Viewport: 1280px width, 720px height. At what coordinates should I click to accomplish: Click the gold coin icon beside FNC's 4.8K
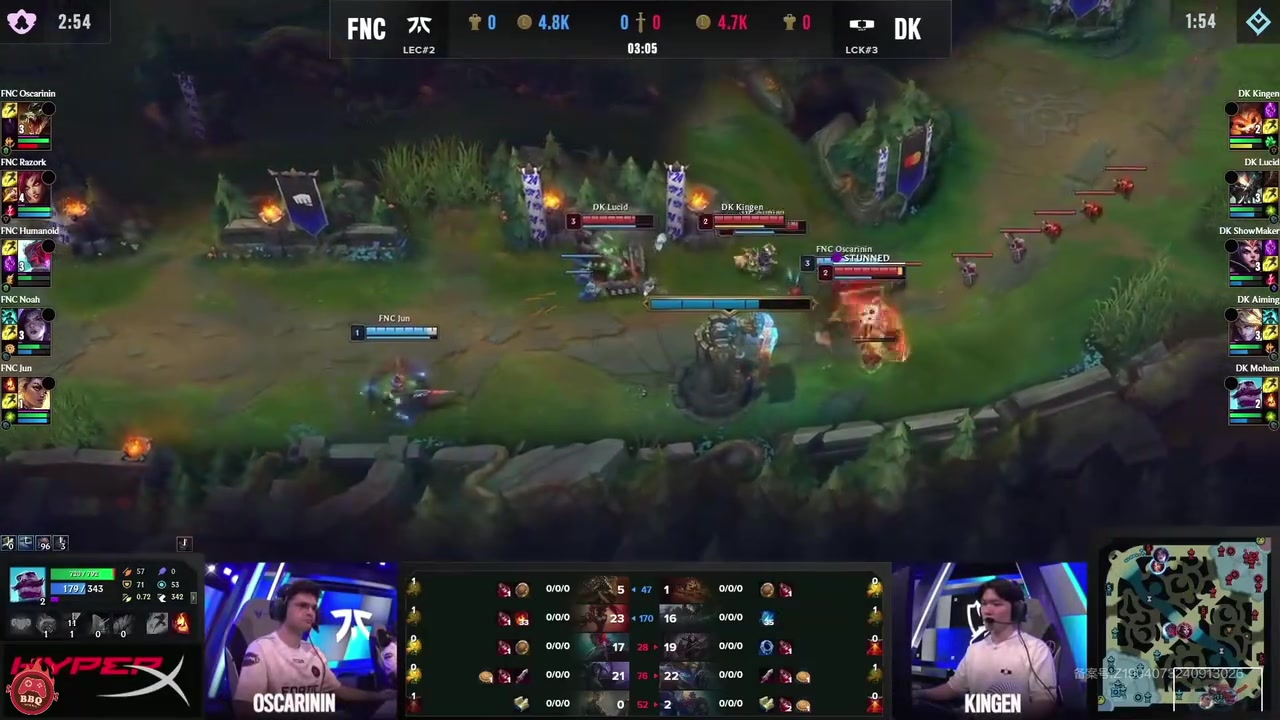pyautogui.click(x=523, y=22)
